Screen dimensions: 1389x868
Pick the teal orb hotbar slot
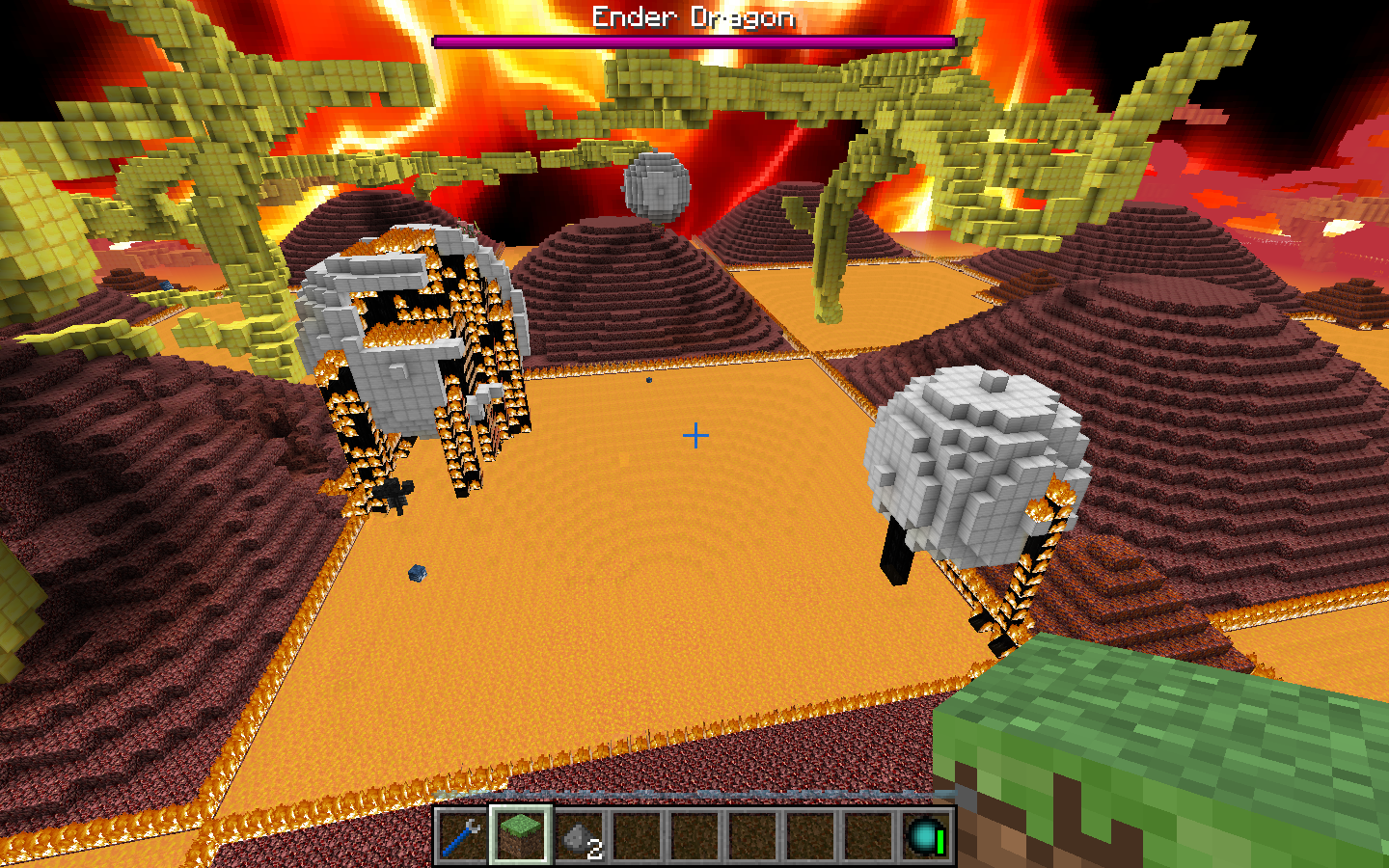pos(924,835)
